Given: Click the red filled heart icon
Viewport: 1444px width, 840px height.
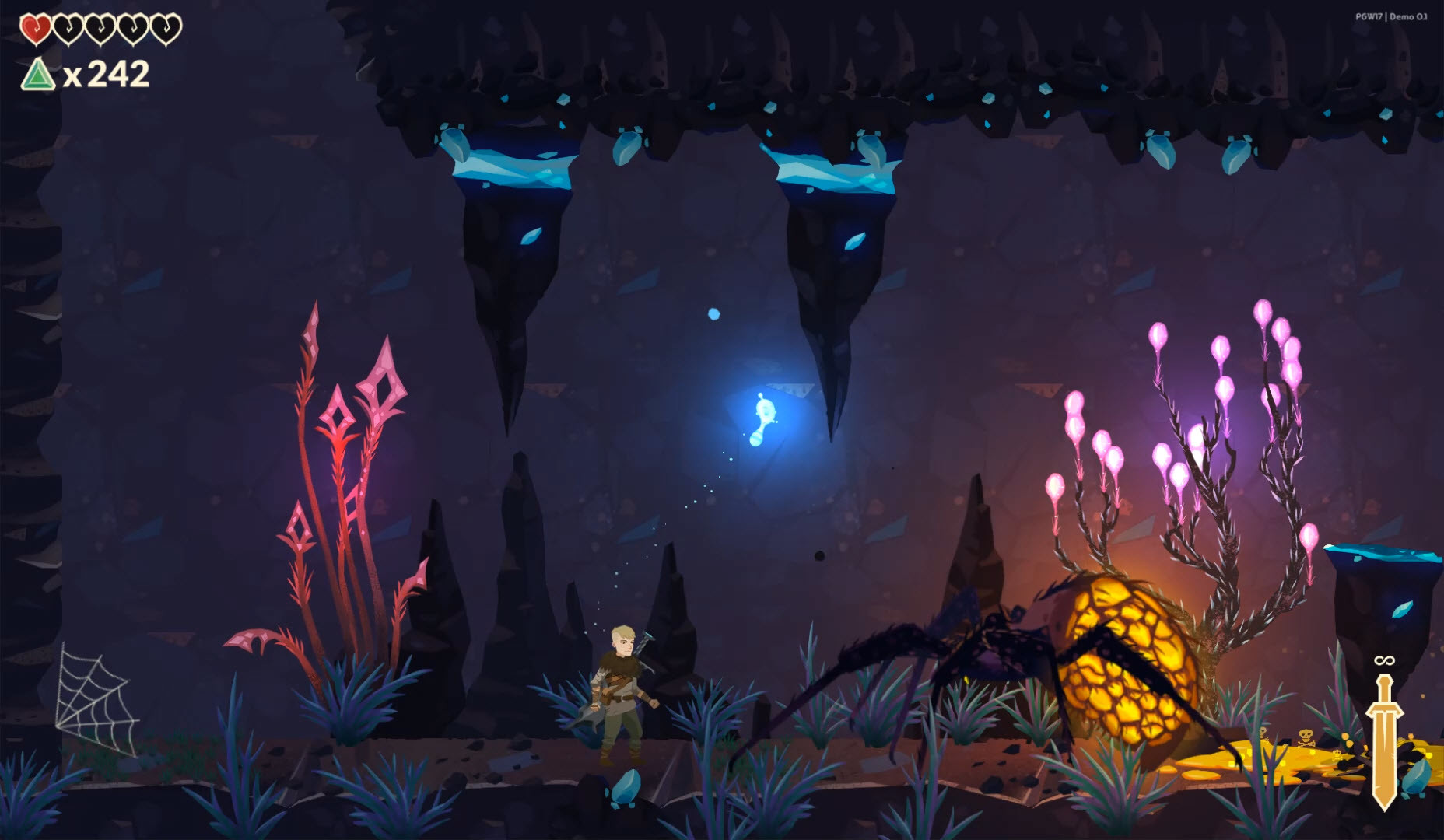Looking at the screenshot, I should click(34, 30).
